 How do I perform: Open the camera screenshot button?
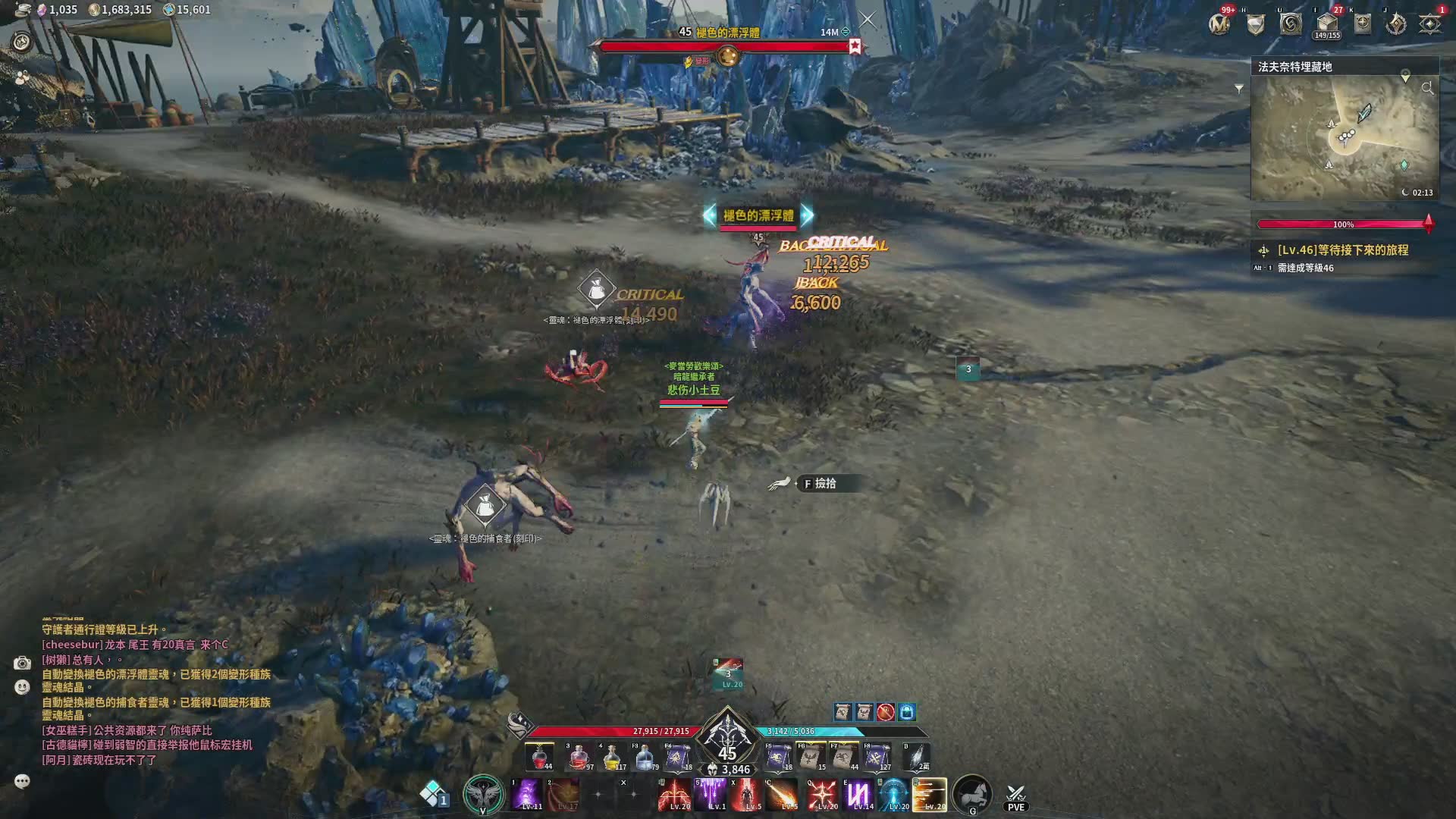tap(22, 664)
